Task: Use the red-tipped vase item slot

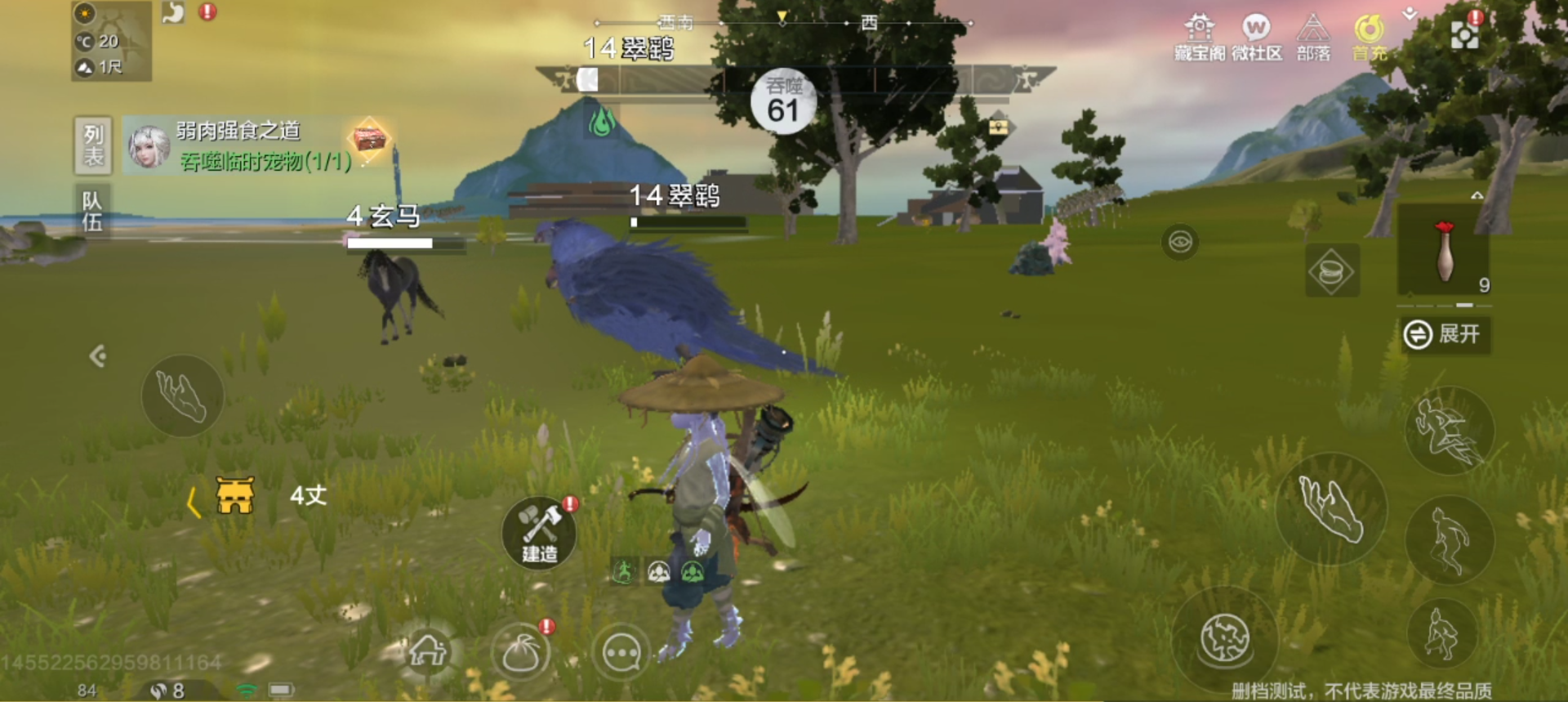Action: [x=1445, y=251]
